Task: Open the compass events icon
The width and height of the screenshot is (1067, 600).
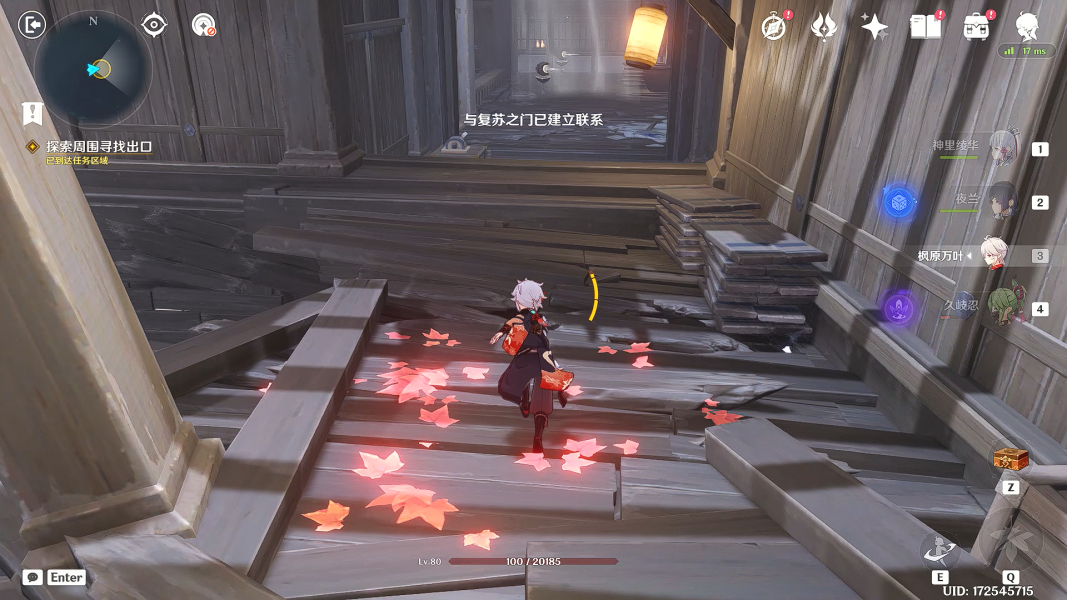Action: (x=773, y=27)
